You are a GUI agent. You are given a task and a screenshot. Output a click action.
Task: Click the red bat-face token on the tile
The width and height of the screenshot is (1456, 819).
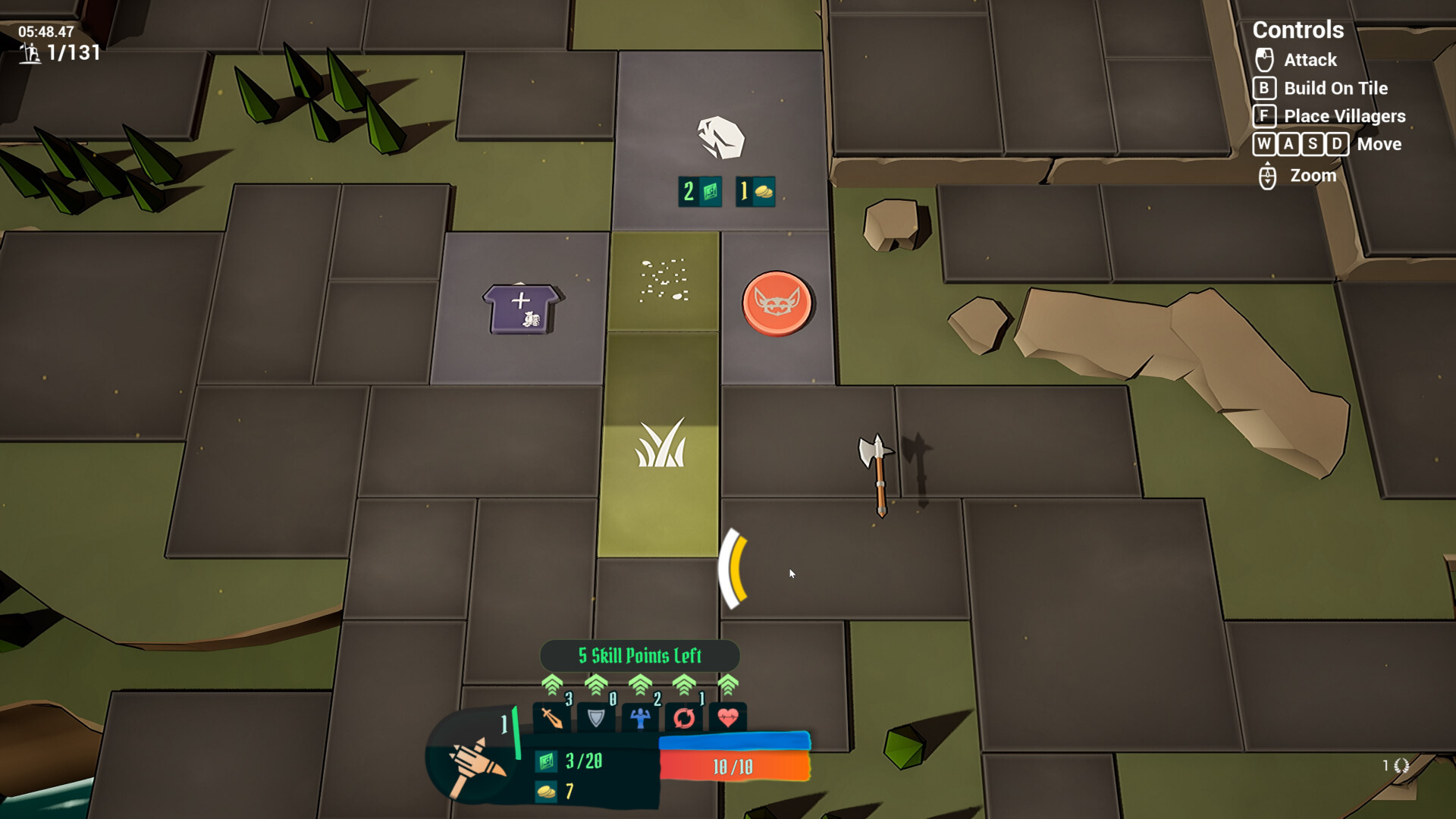pyautogui.click(x=775, y=303)
